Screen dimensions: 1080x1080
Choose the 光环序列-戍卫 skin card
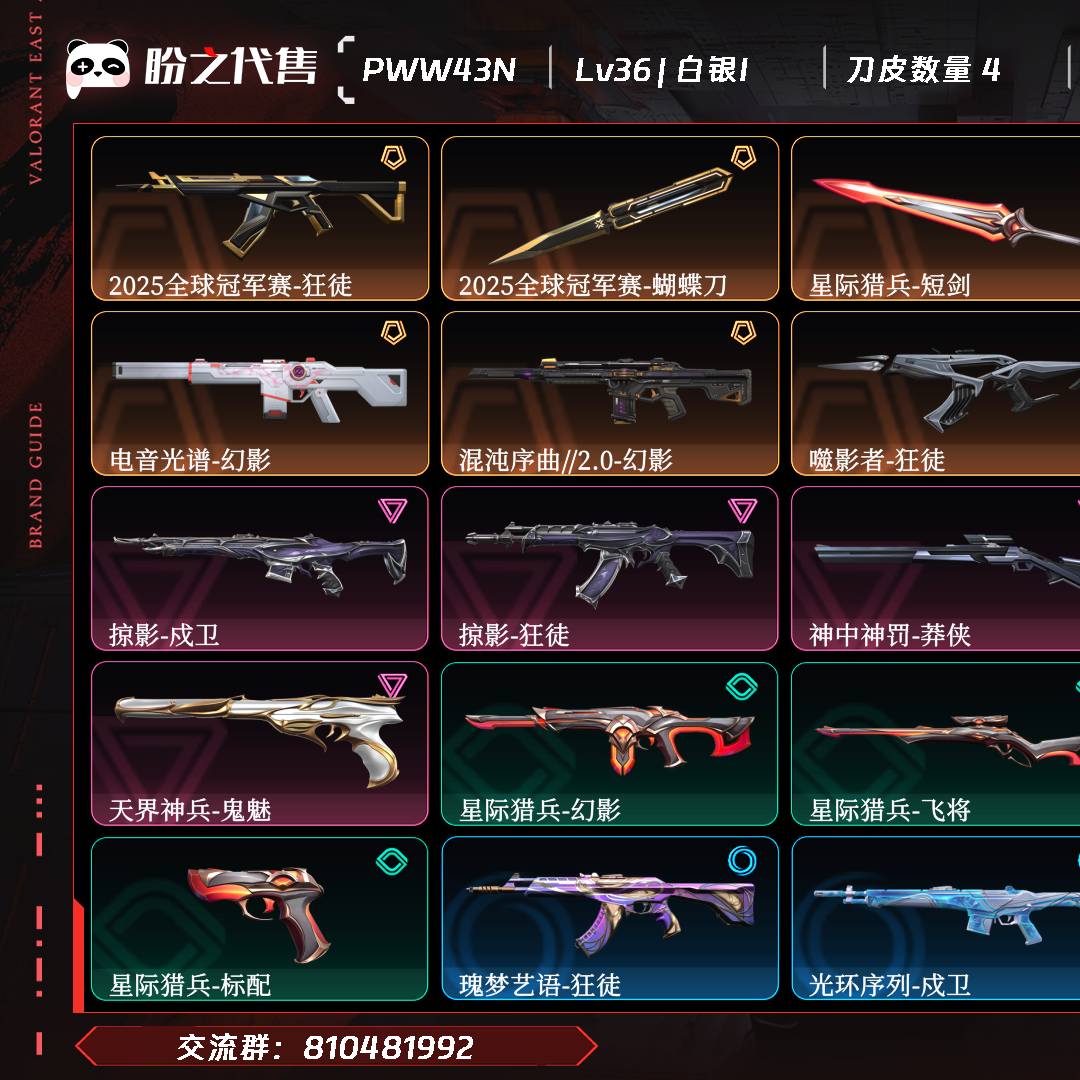coord(935,918)
